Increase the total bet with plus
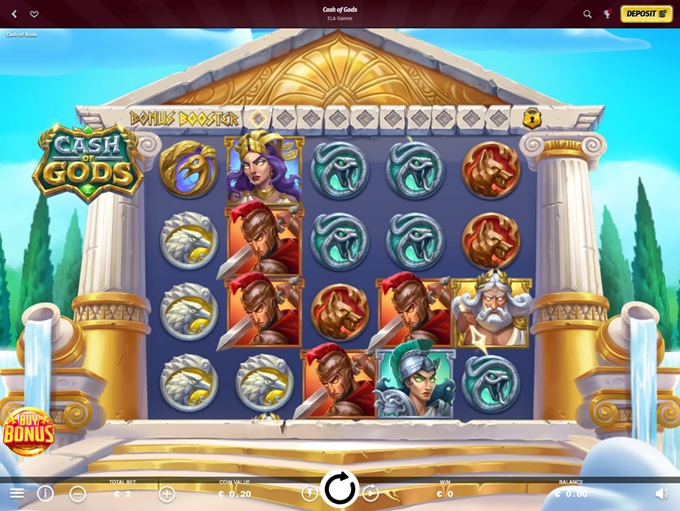This screenshot has width=680, height=511. point(167,493)
